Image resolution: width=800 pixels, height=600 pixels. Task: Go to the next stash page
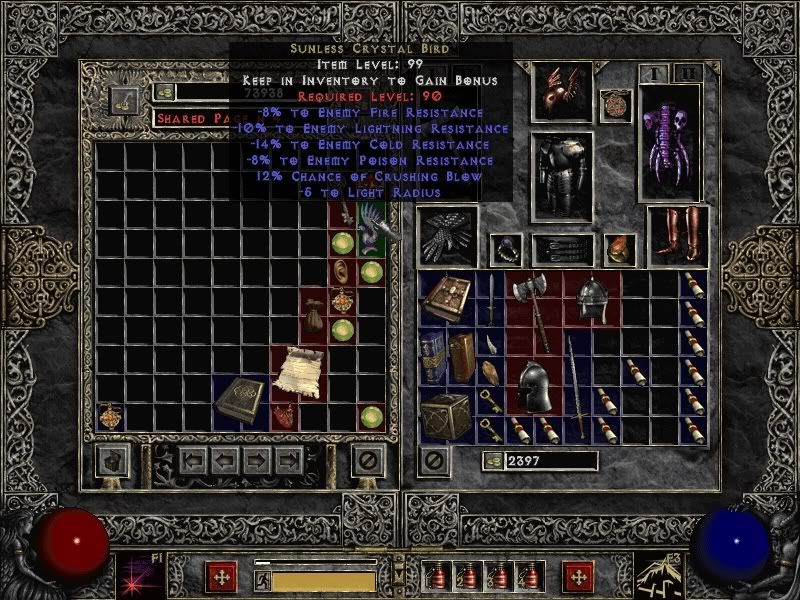click(257, 461)
